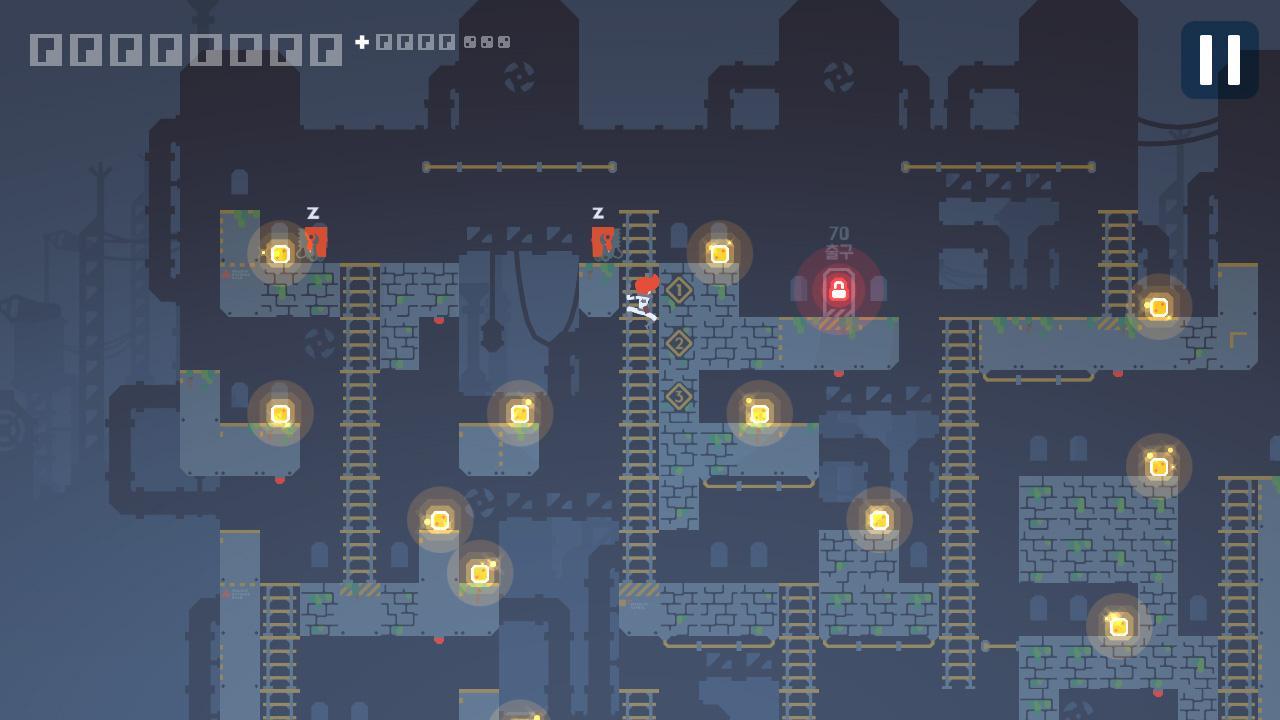
Task: Click the red ceiling button left of the crane
Action: [x=437, y=321]
